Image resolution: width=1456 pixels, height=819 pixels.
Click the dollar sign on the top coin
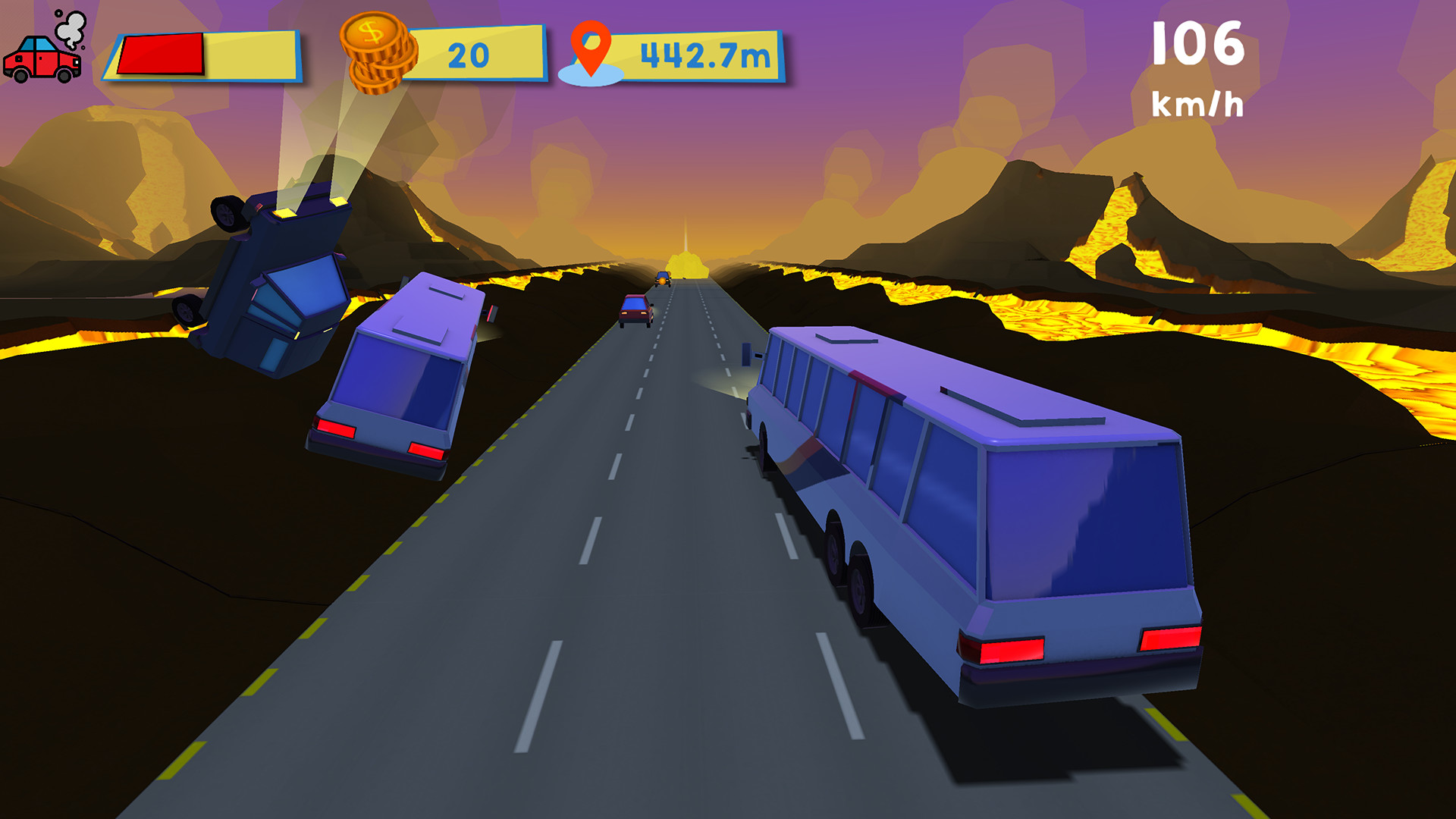pos(372,32)
